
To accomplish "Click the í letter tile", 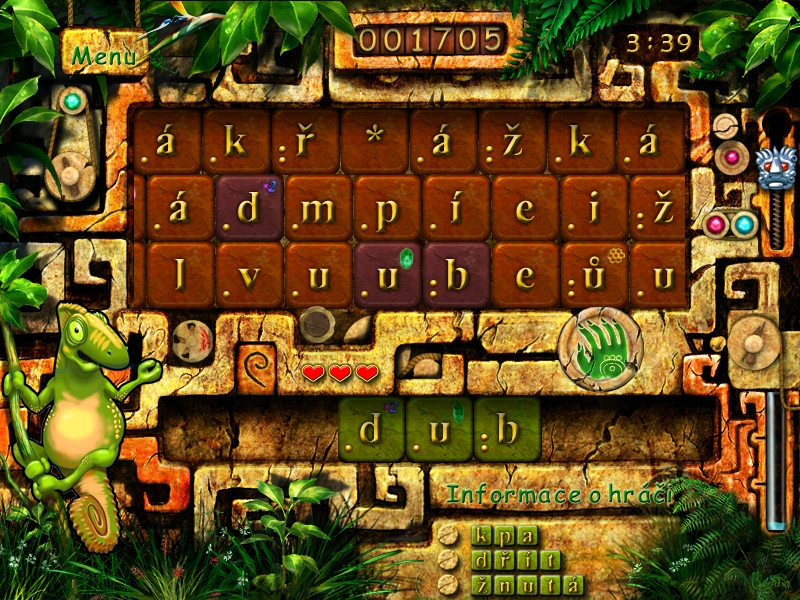I will [456, 209].
